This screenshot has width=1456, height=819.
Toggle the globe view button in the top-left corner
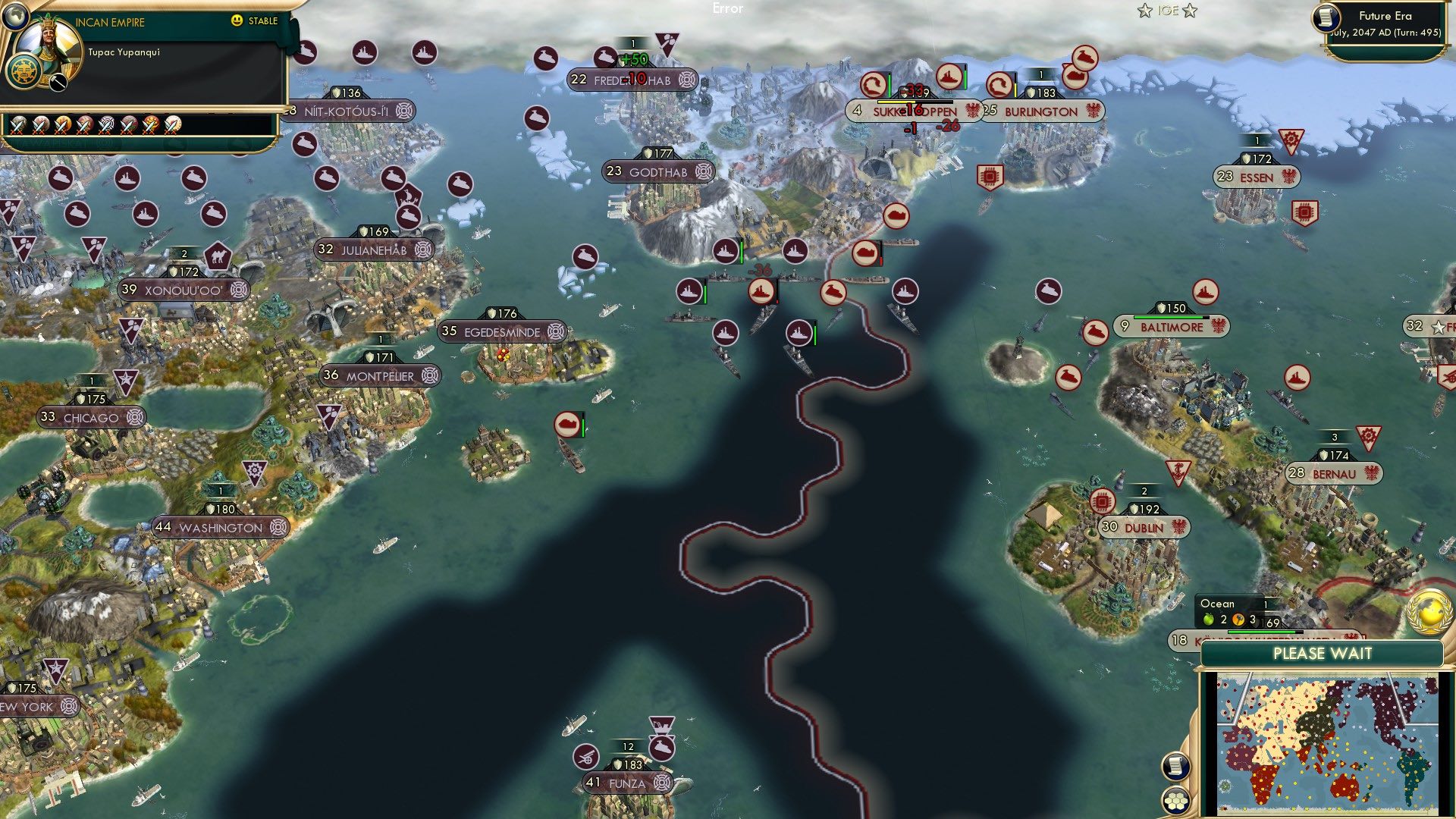tap(16, 16)
